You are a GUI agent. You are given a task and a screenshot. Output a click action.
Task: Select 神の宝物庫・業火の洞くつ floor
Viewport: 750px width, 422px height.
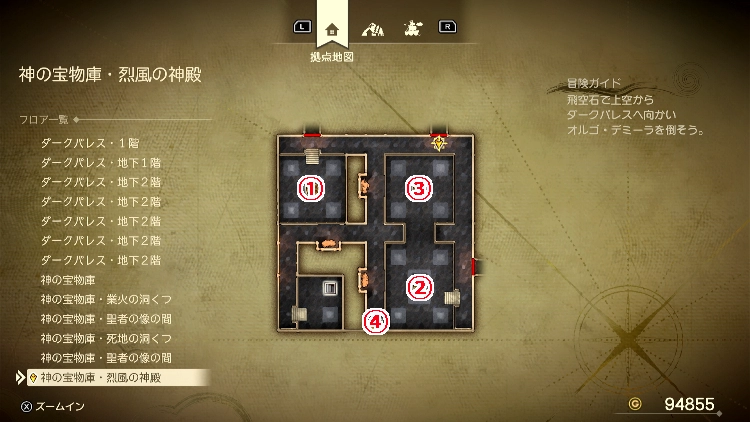tap(107, 299)
